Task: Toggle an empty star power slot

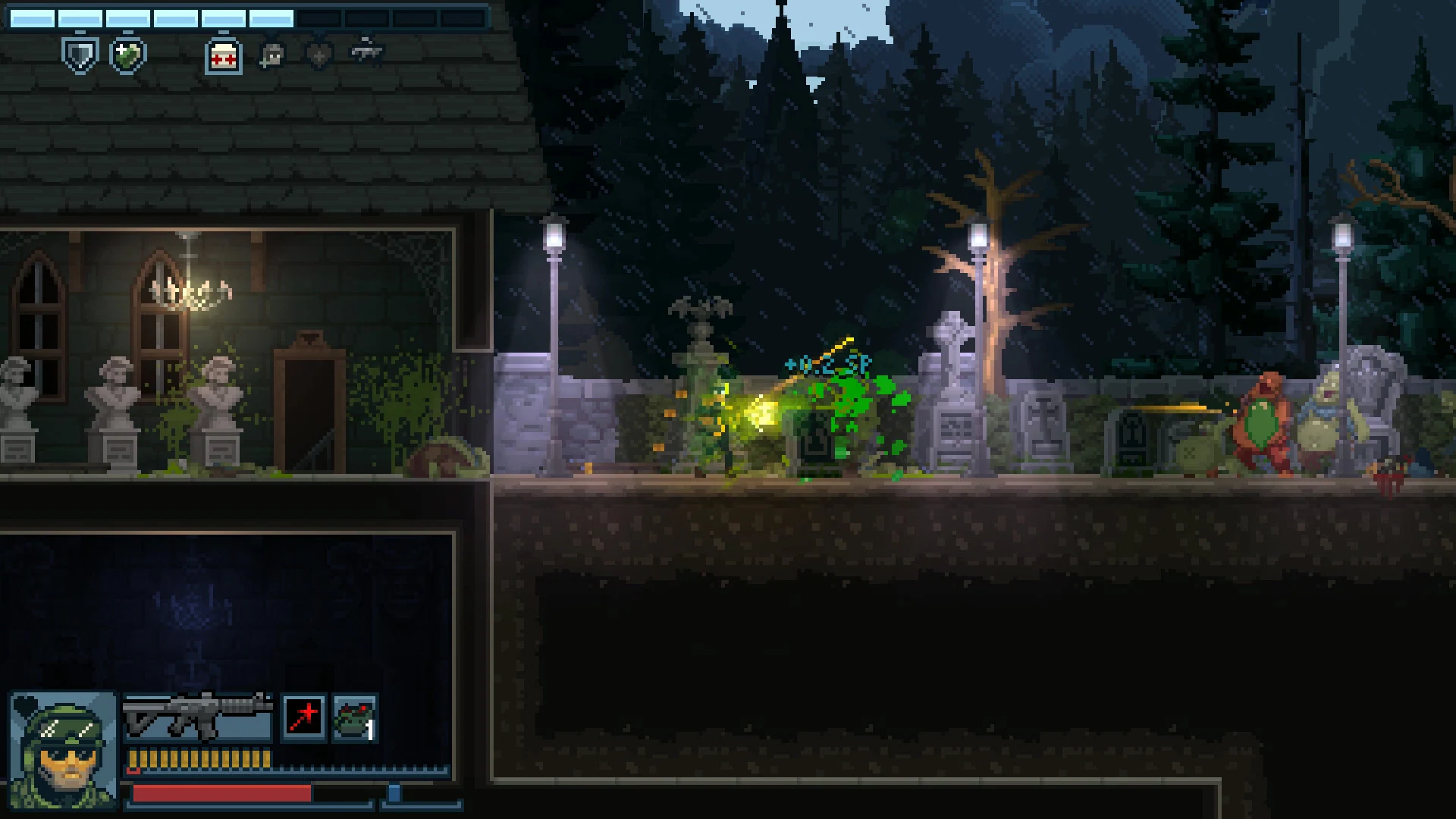Action: point(318,17)
